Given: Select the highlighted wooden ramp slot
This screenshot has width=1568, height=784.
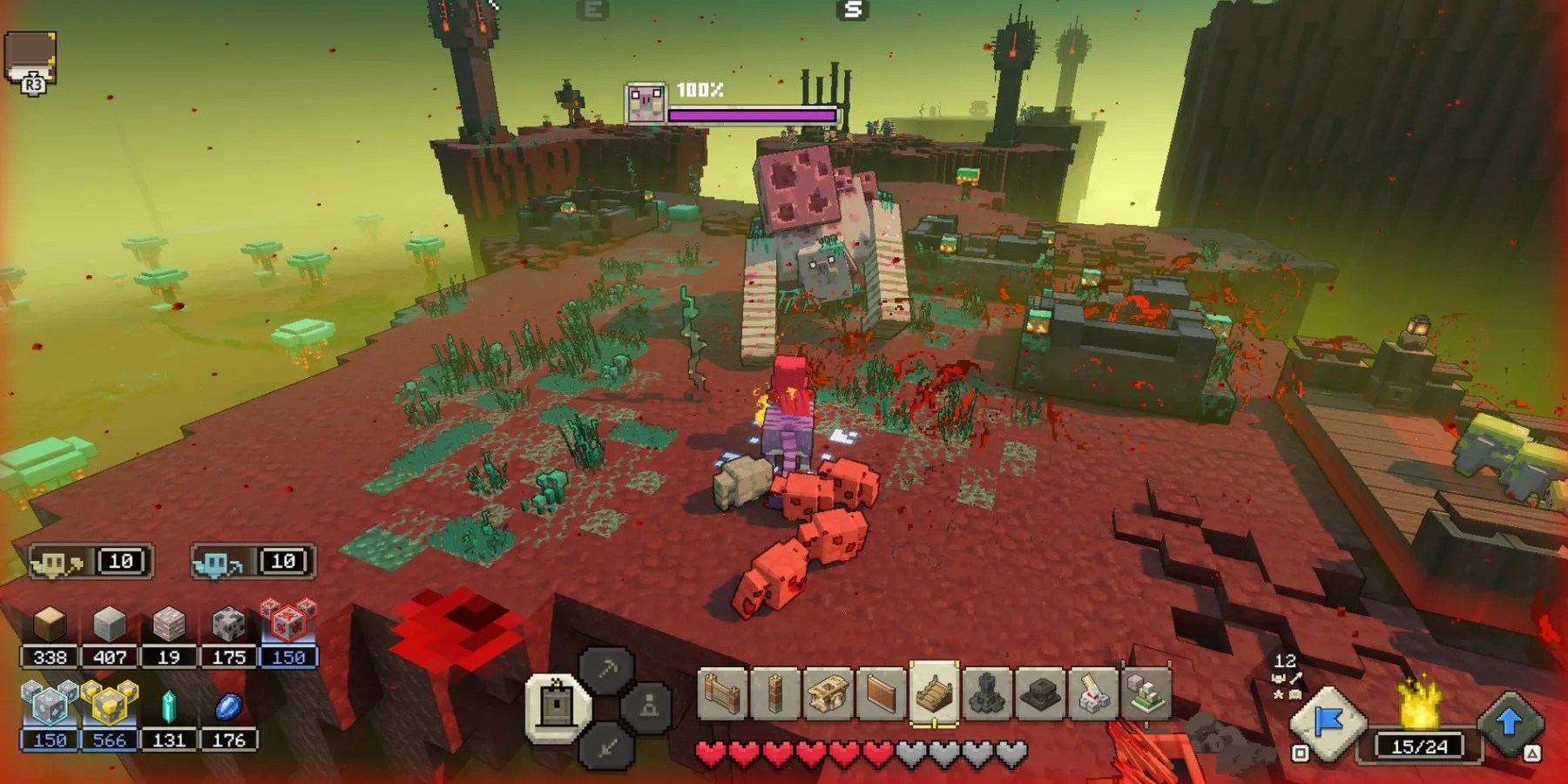Looking at the screenshot, I should coord(934,693).
